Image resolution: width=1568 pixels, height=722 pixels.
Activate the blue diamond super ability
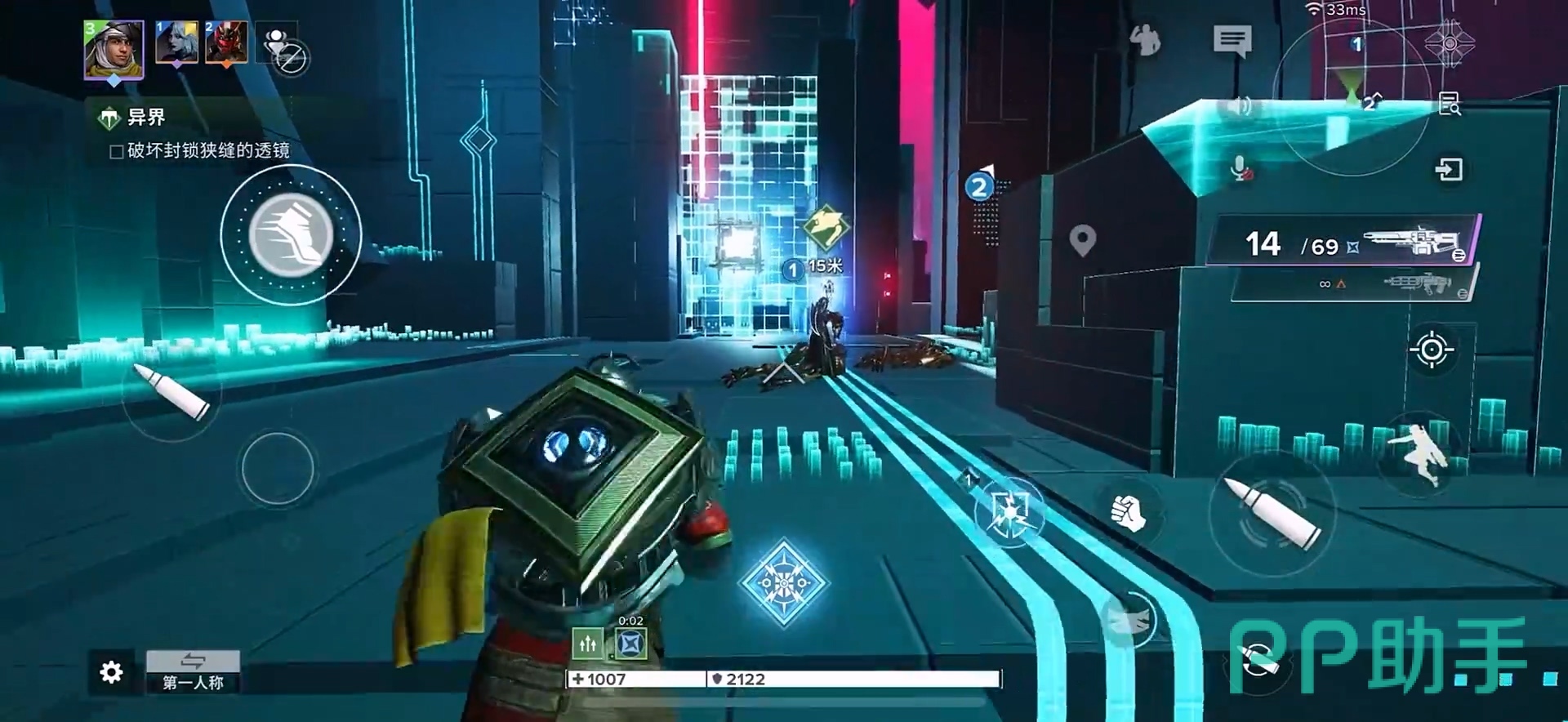pos(783,582)
